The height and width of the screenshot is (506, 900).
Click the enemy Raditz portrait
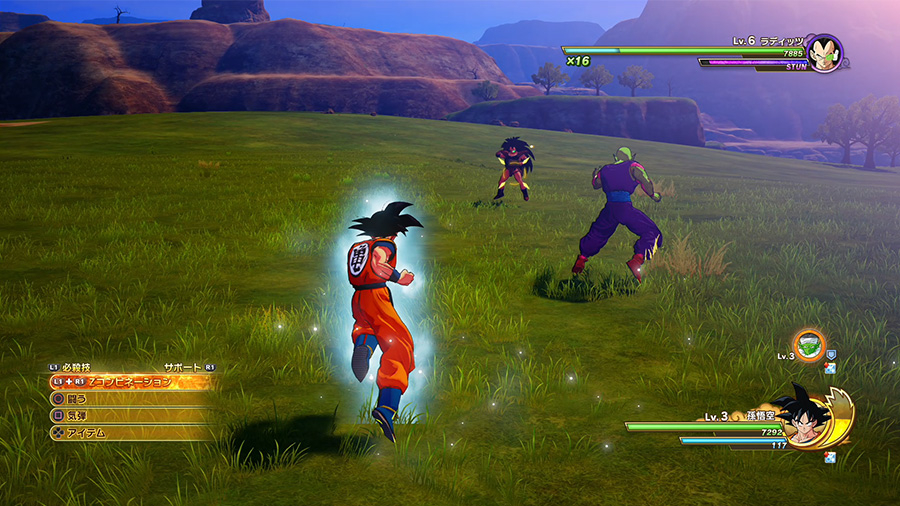(823, 53)
